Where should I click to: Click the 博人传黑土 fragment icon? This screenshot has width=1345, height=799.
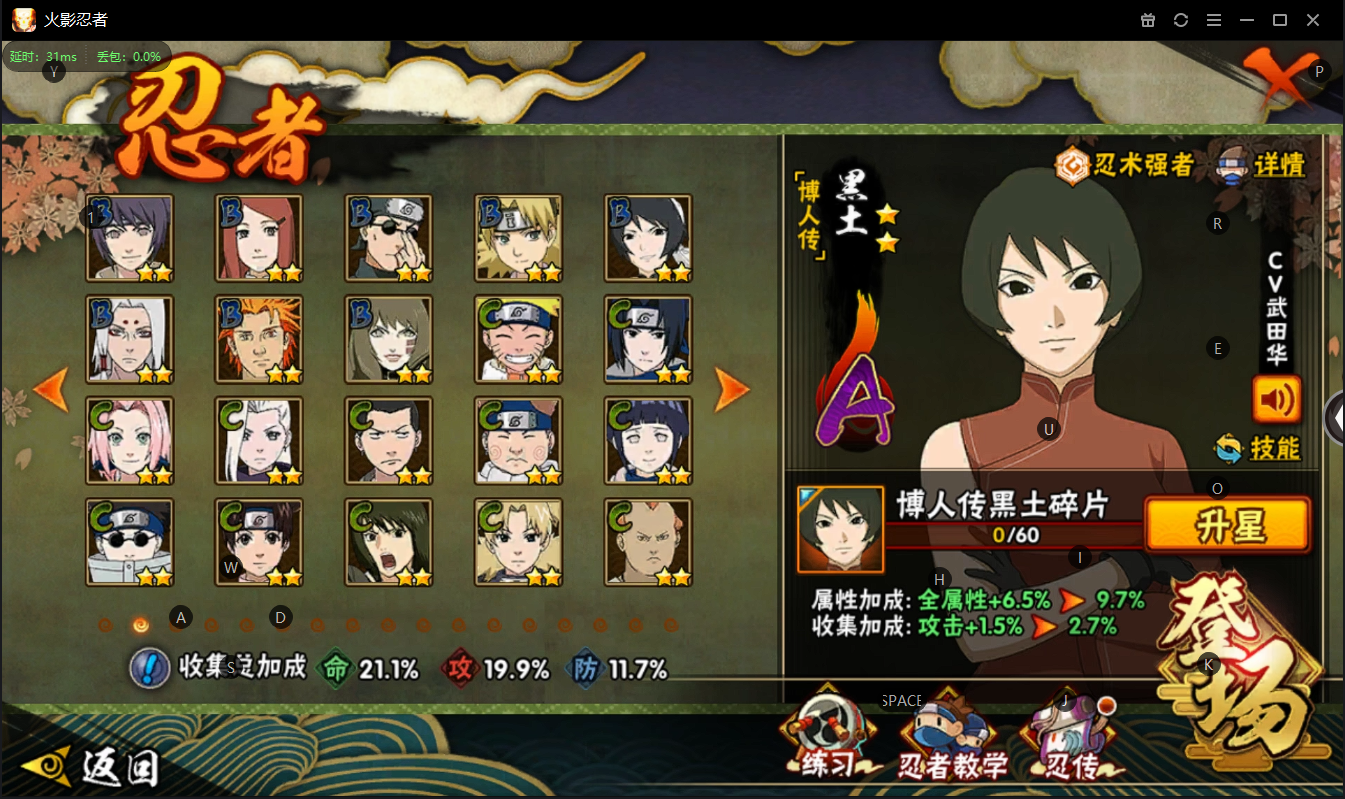pyautogui.click(x=840, y=528)
